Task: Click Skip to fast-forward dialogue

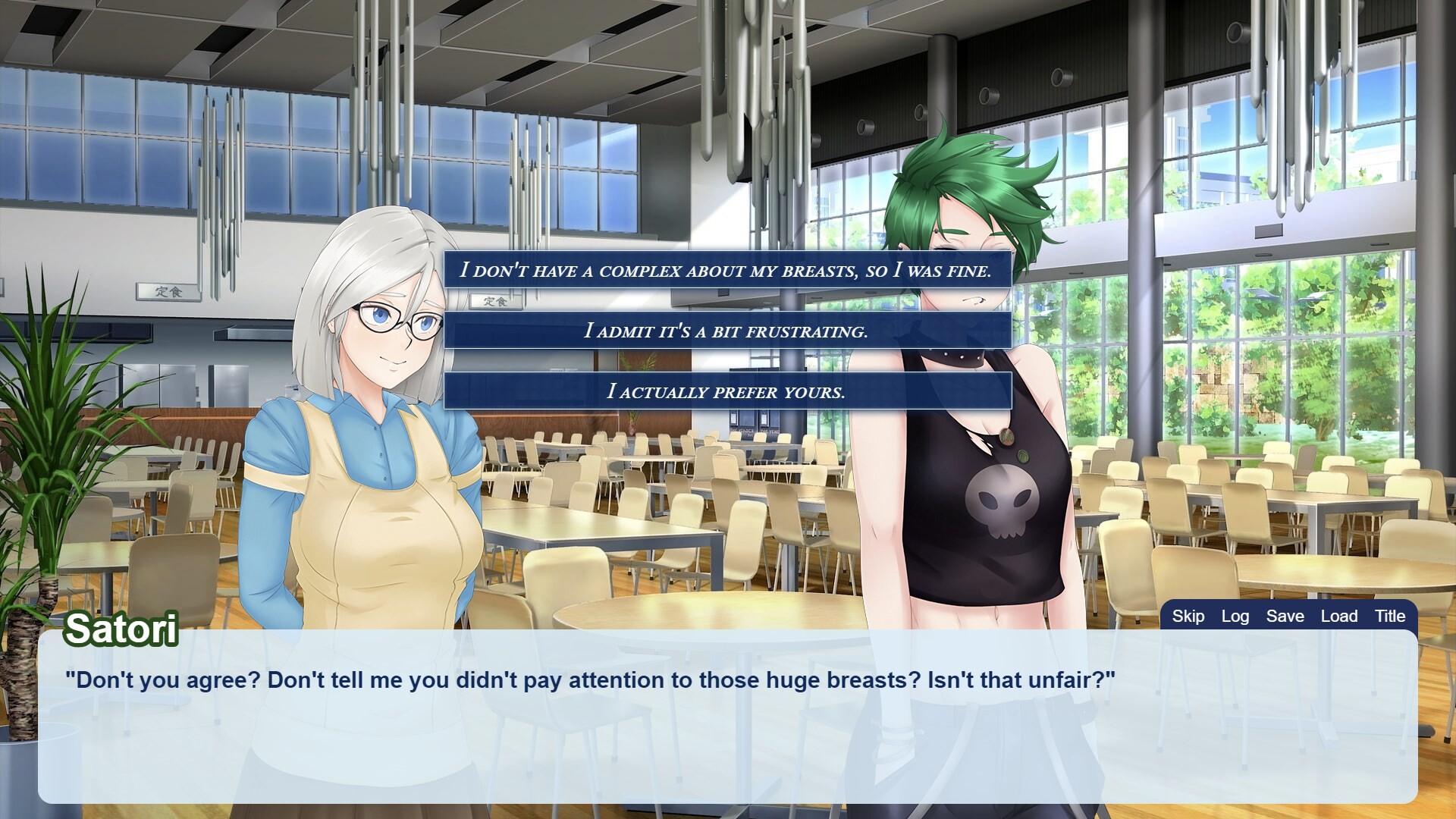Action: click(1188, 617)
